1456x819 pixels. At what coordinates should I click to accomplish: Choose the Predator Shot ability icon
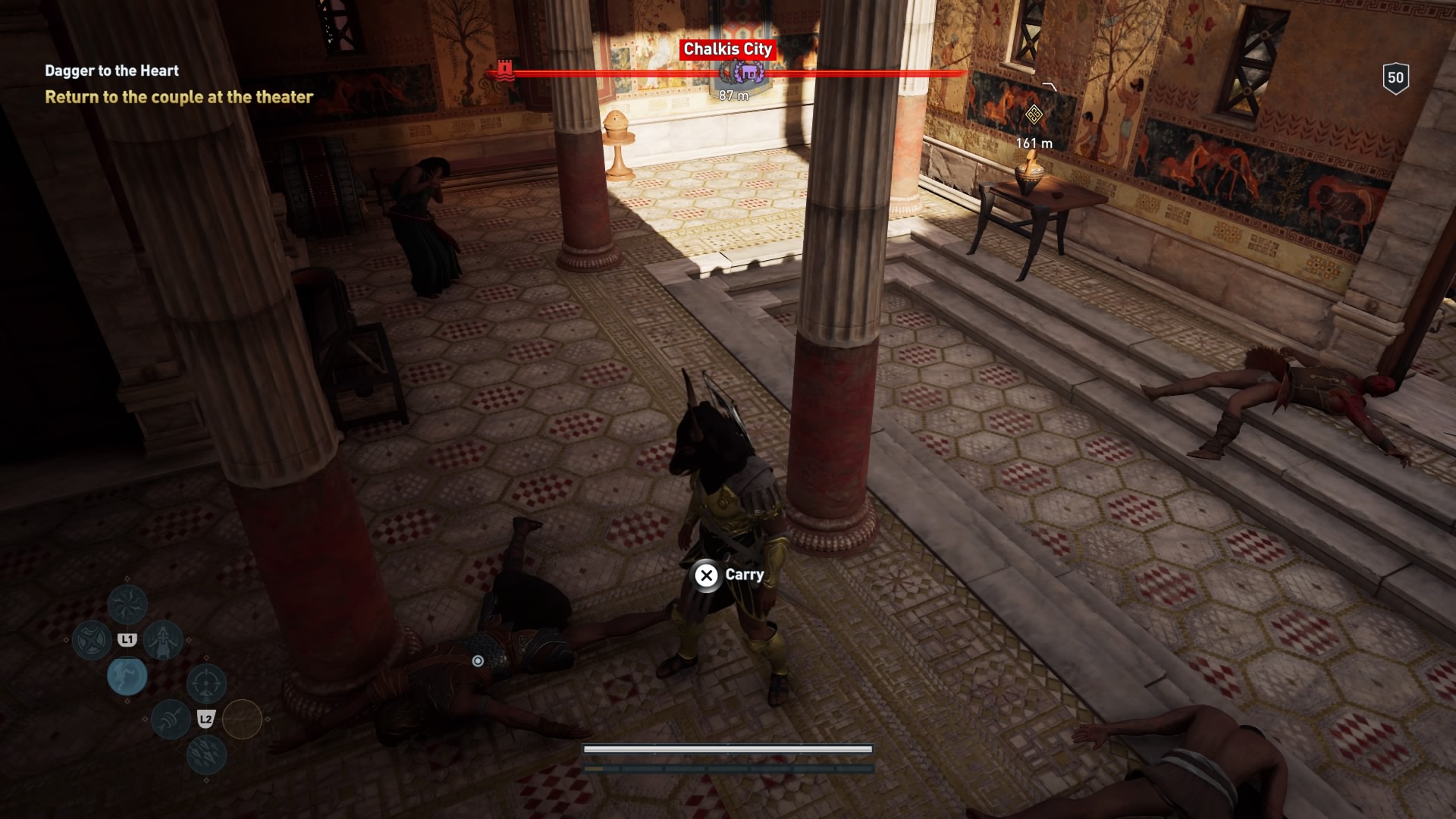pos(170,718)
